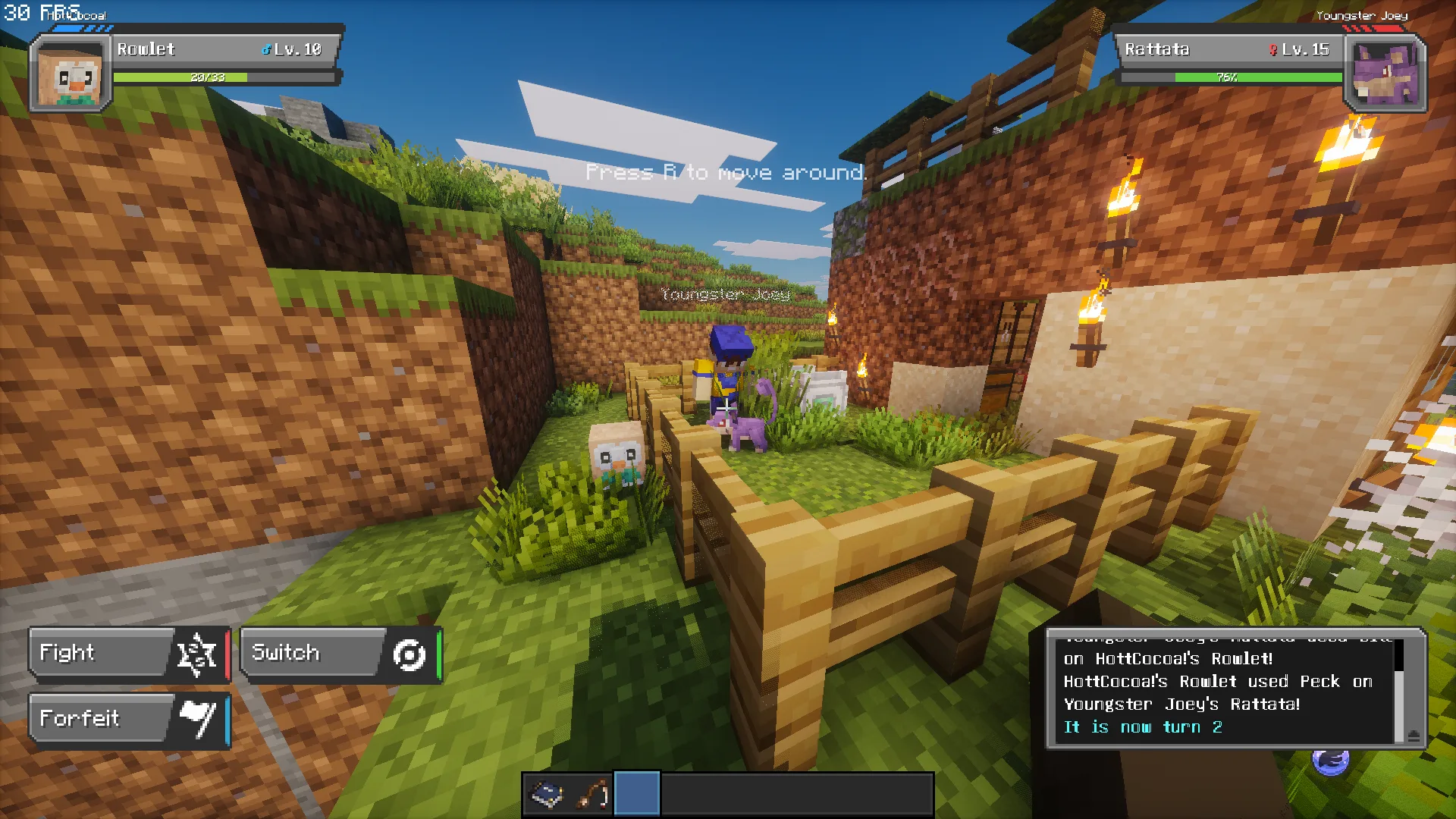Select the highlighted empty hotbar slot
Viewport: 1456px width, 819px height.
click(x=636, y=793)
